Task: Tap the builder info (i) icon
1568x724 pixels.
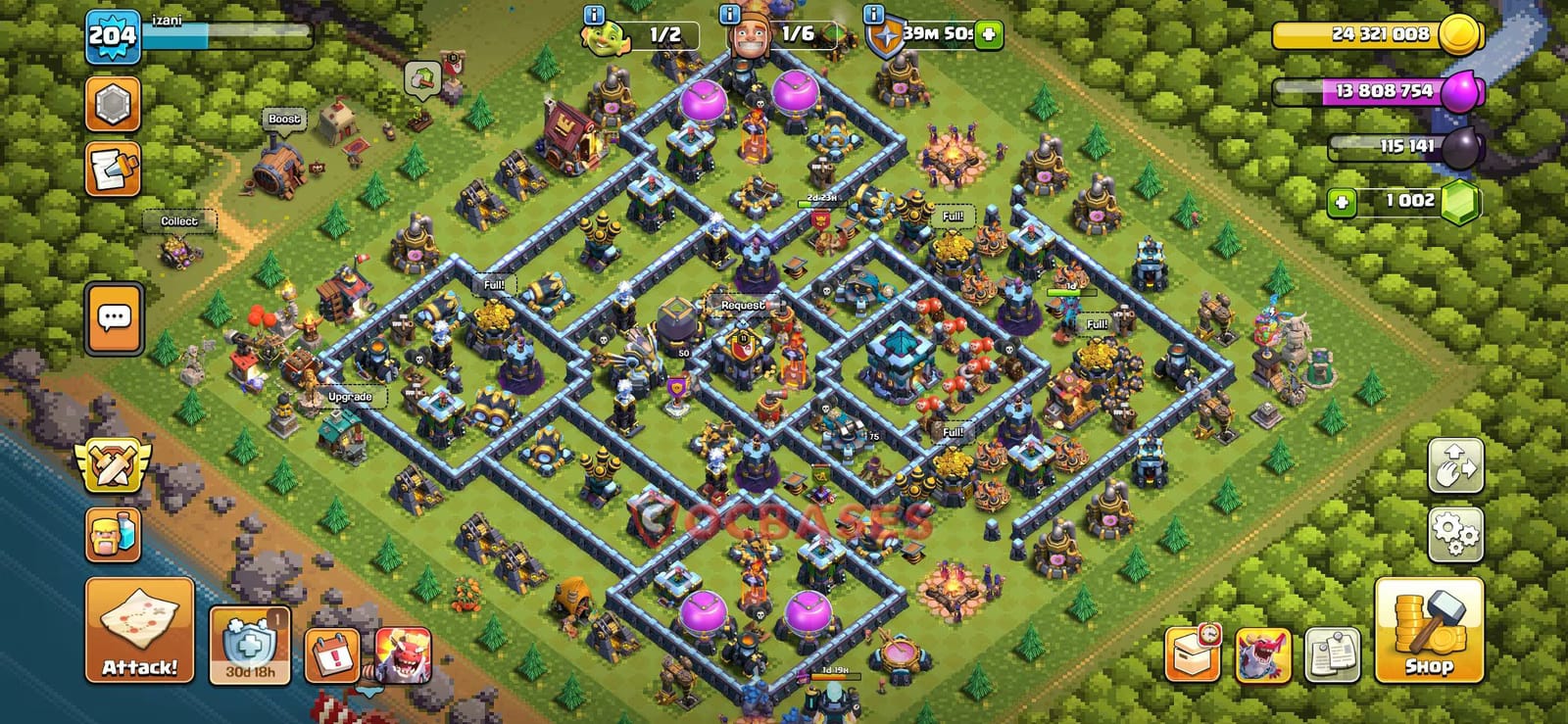Action: [x=727, y=15]
